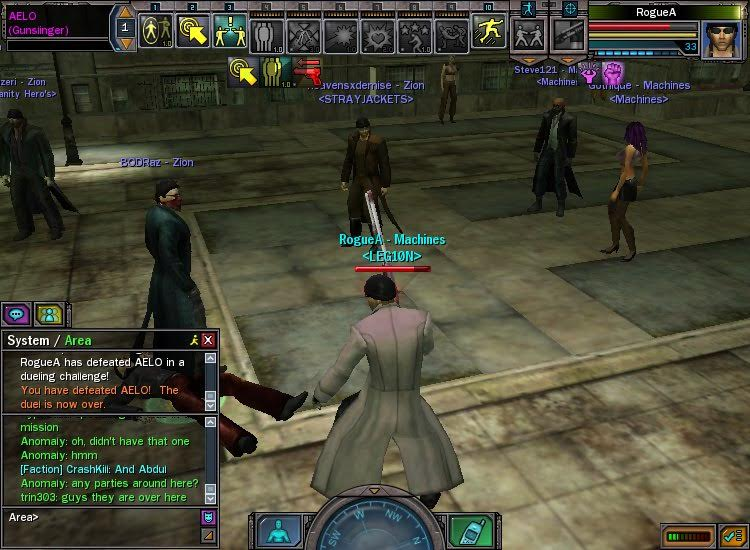Viewport: 750px width, 550px height.
Task: Use the yellow arrow cursor hotbar ability
Action: pyautogui.click(x=192, y=31)
